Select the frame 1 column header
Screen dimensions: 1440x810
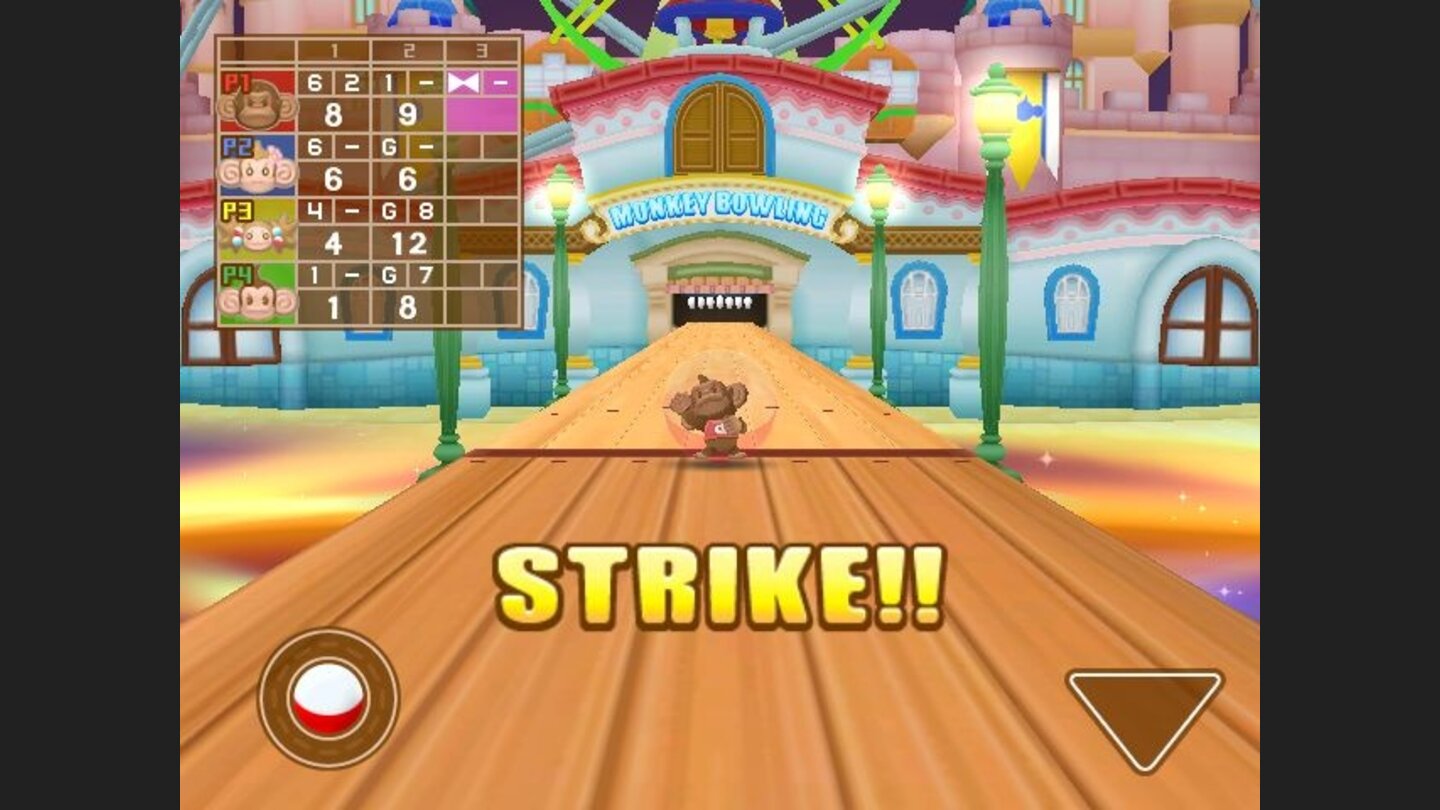[x=333, y=50]
